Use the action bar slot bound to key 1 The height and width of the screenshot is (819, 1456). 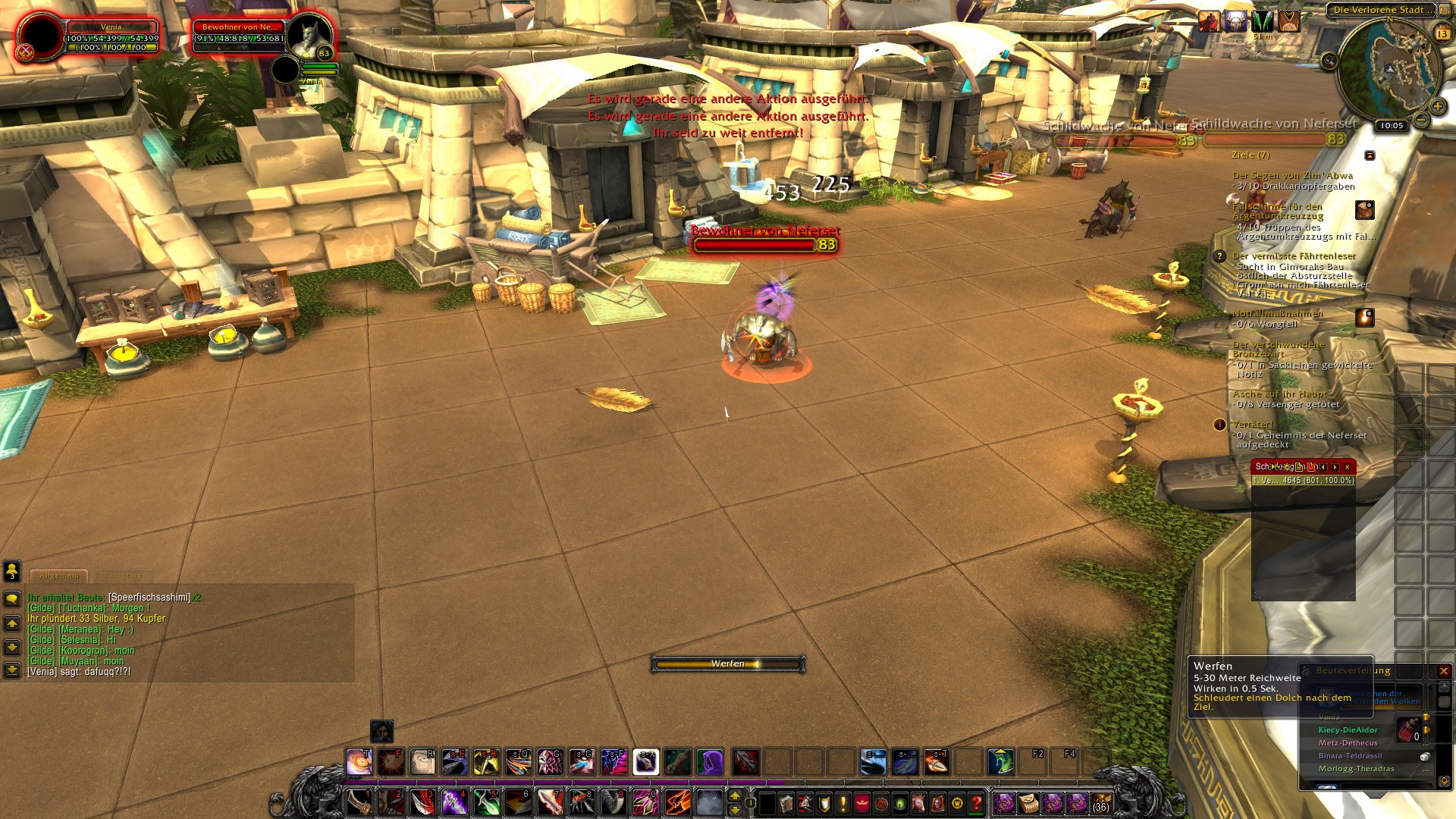(359, 802)
